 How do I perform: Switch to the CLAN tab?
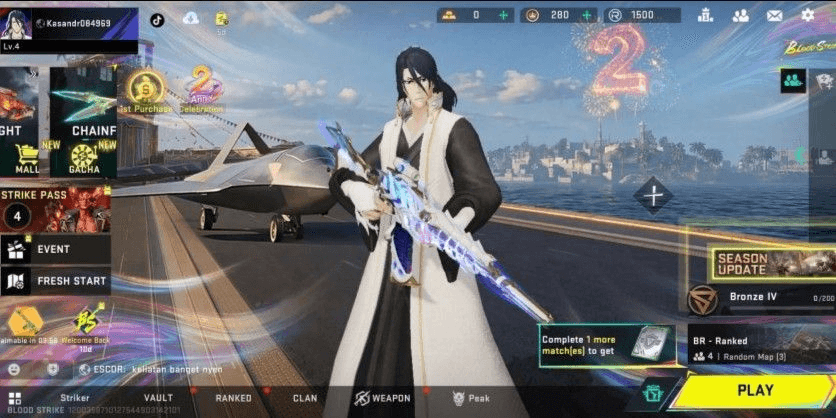(x=305, y=398)
